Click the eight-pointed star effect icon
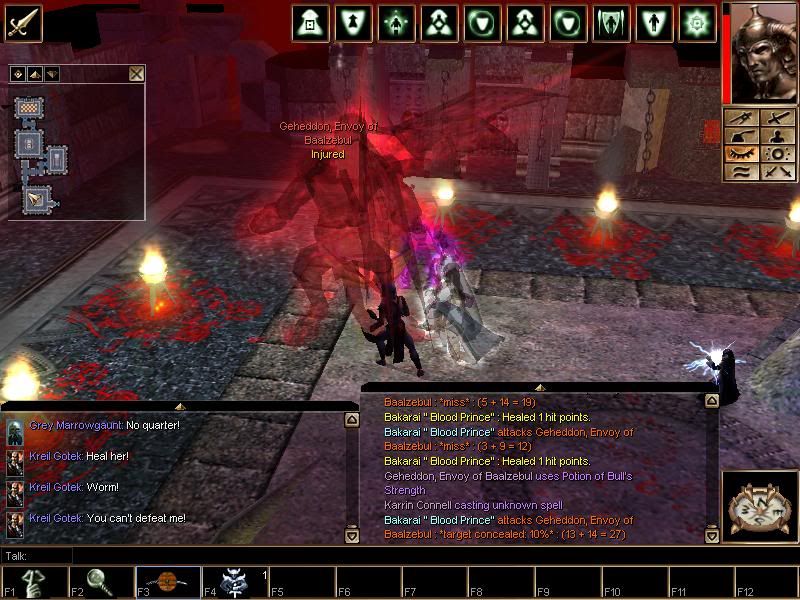 697,22
